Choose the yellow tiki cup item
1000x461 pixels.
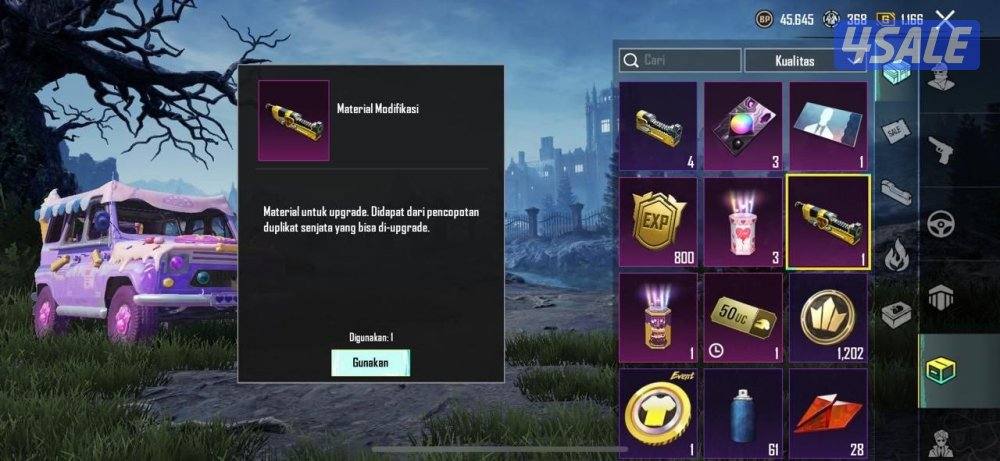657,317
